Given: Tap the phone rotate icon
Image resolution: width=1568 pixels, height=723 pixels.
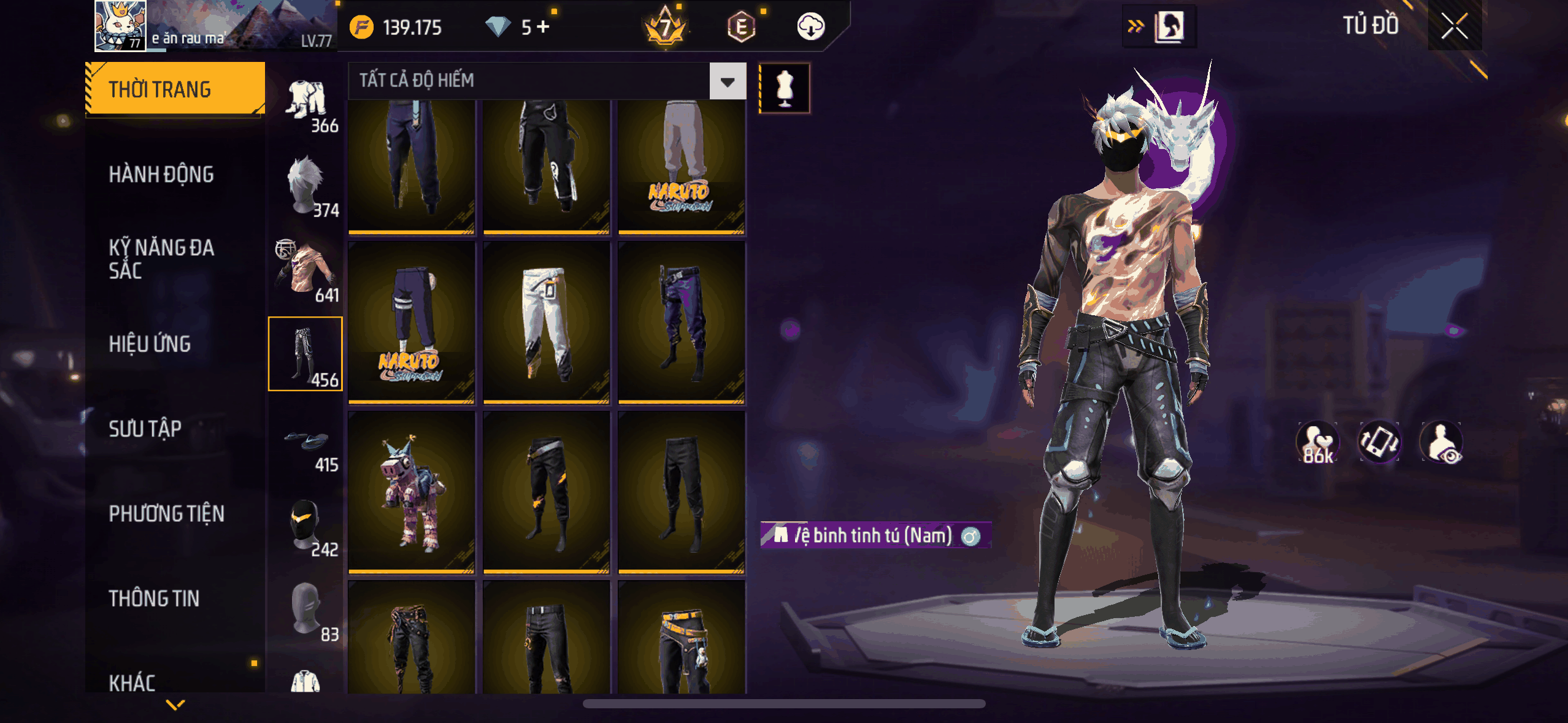Looking at the screenshot, I should coord(1379,442).
